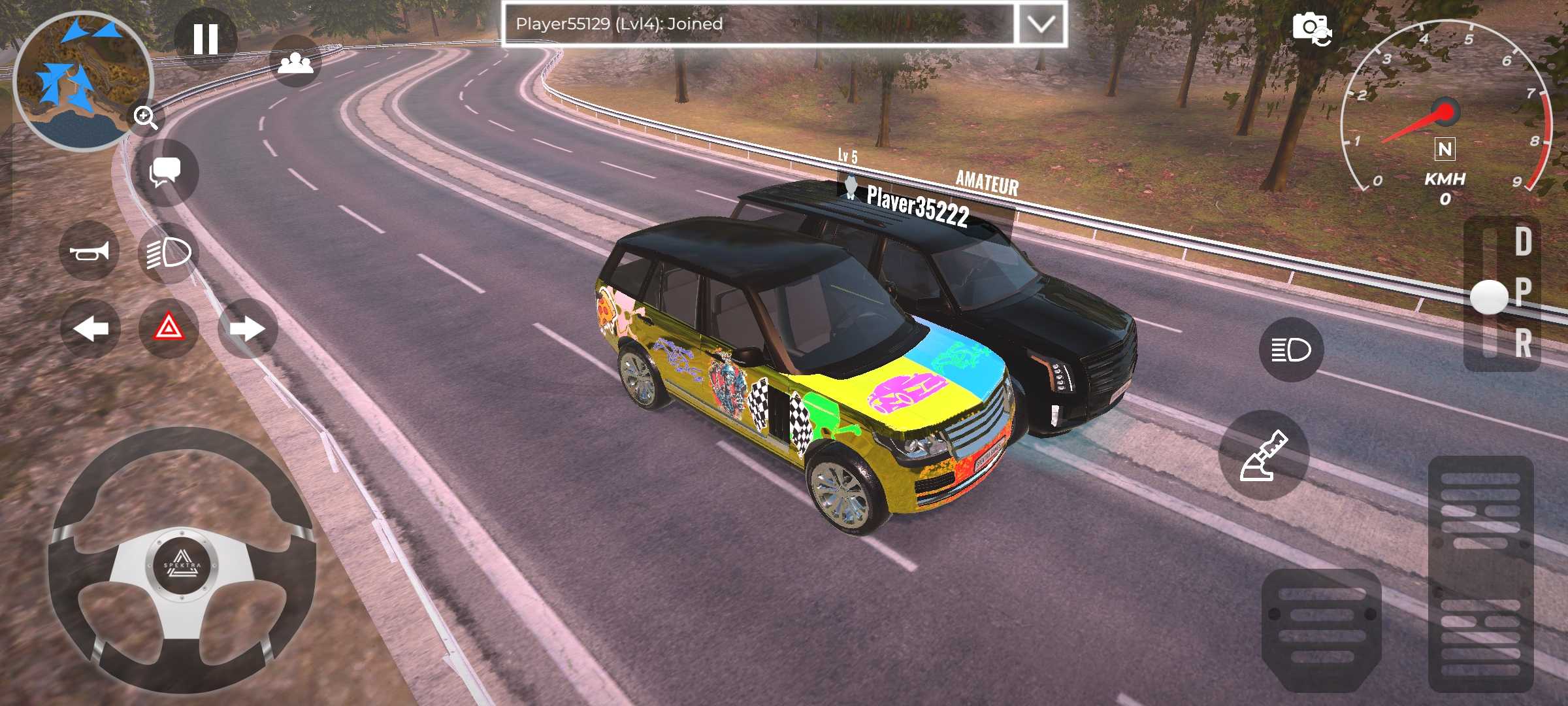Viewport: 1568px width, 706px height.
Task: Open the chat bubbles button
Action: tap(165, 172)
